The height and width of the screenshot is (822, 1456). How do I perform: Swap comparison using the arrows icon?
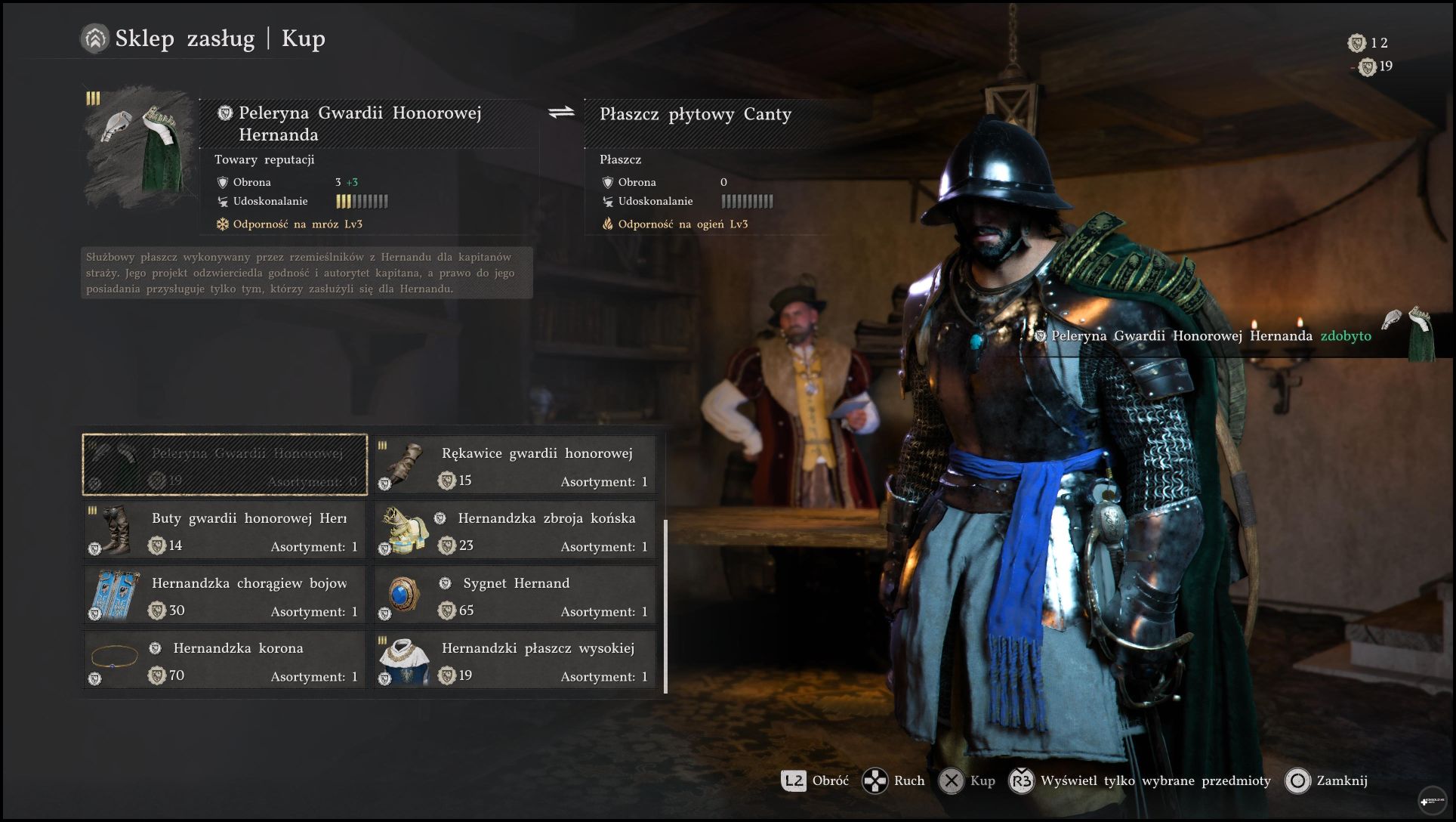(x=561, y=113)
